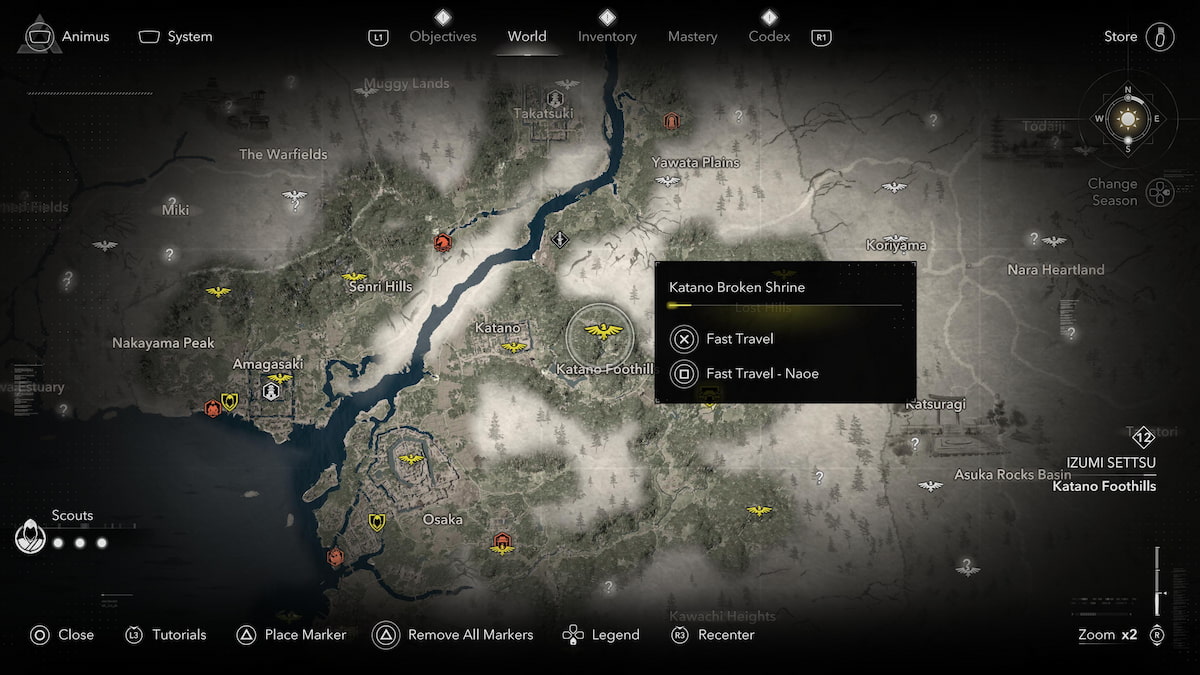Select the Osaka castle viewpoint marker
1200x675 pixels.
click(x=411, y=459)
